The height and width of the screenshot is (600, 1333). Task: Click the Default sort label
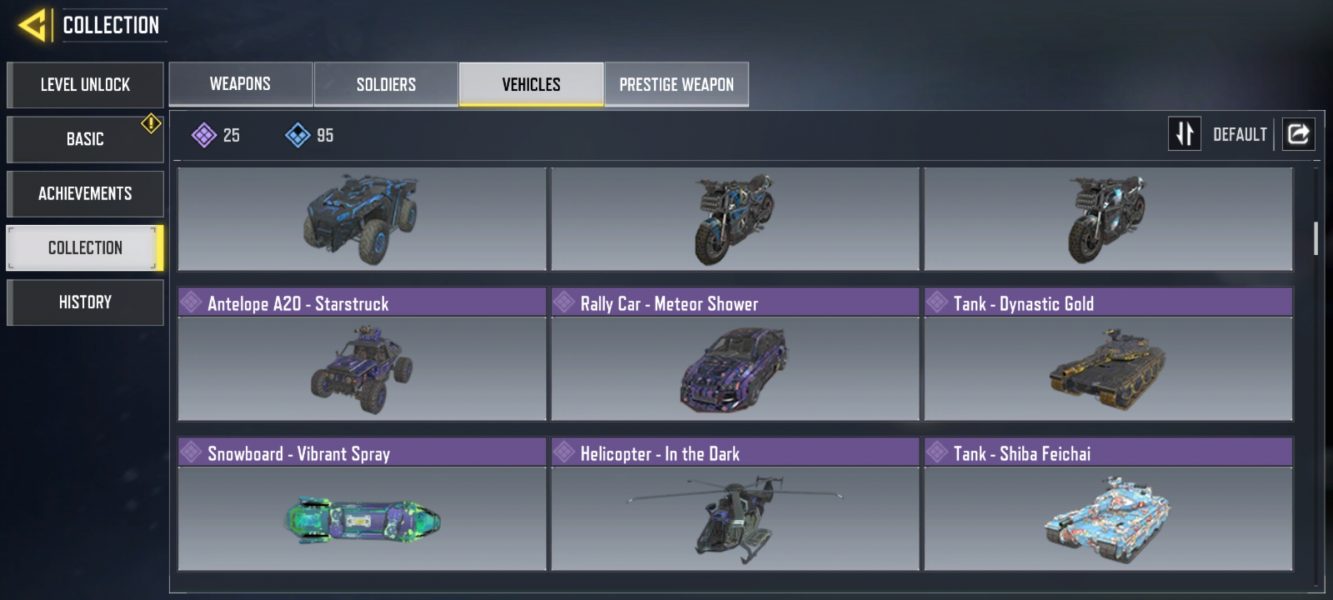click(1240, 134)
